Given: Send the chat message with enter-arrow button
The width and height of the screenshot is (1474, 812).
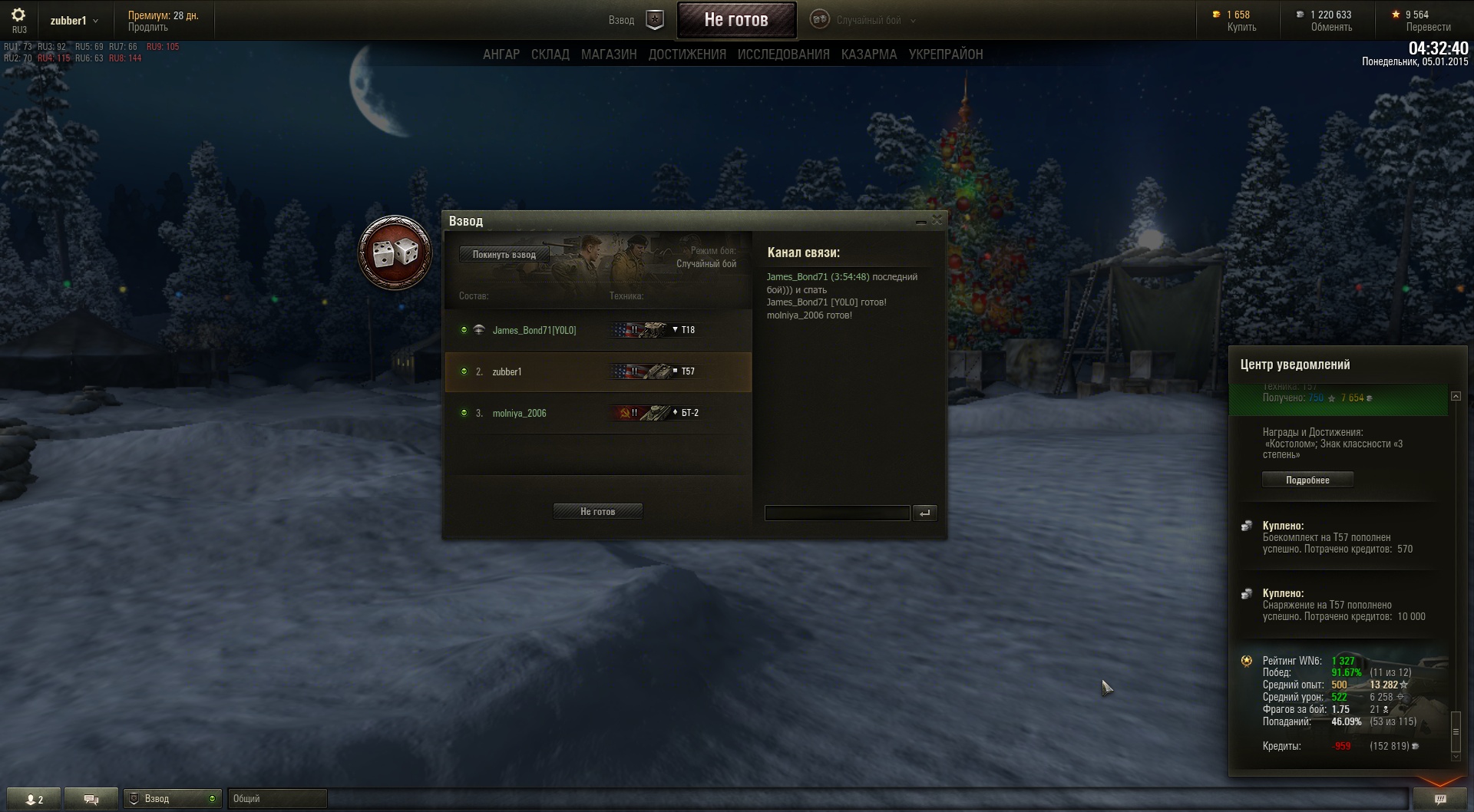Looking at the screenshot, I should point(925,513).
